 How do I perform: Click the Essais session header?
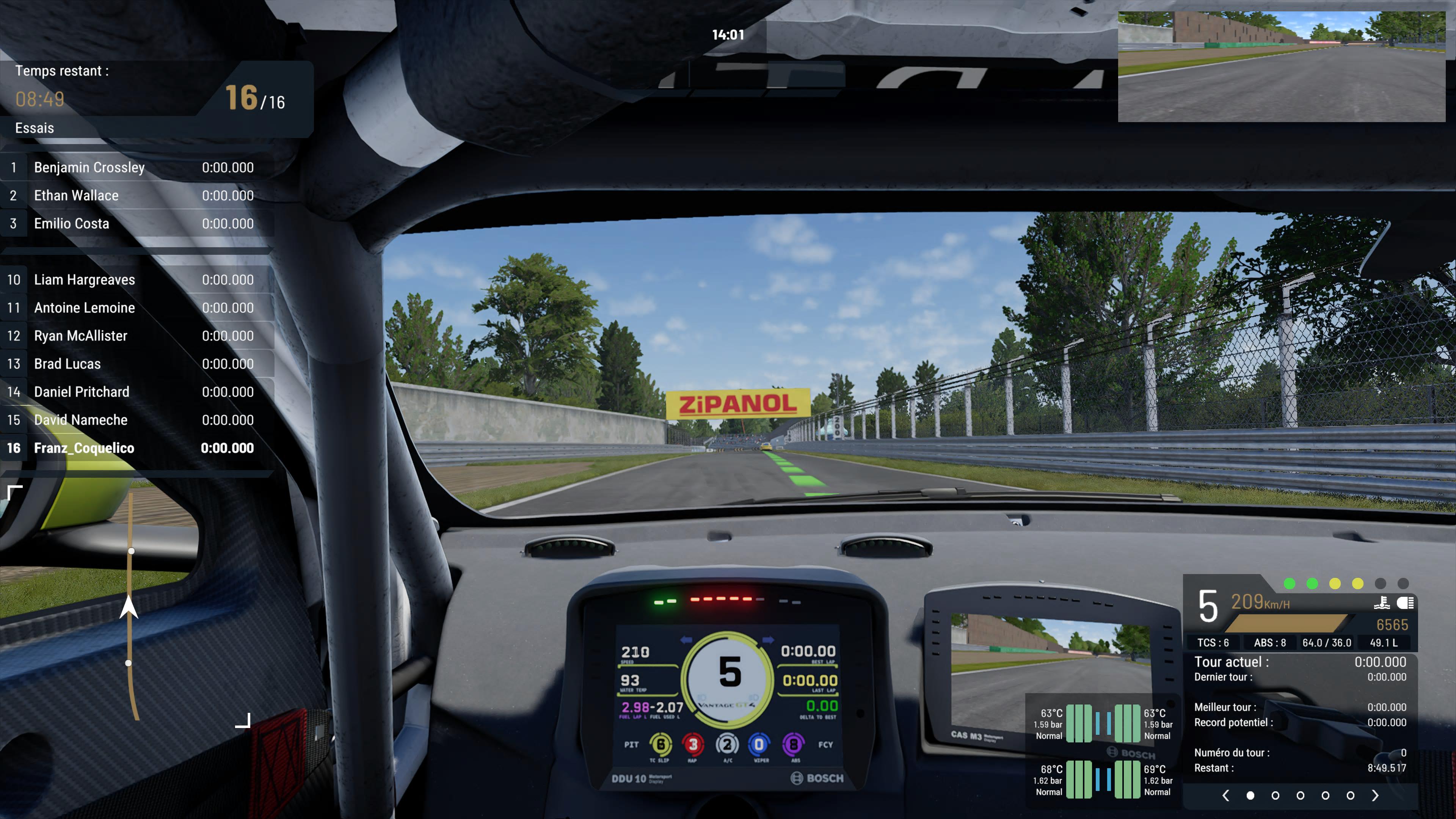pos(35,128)
